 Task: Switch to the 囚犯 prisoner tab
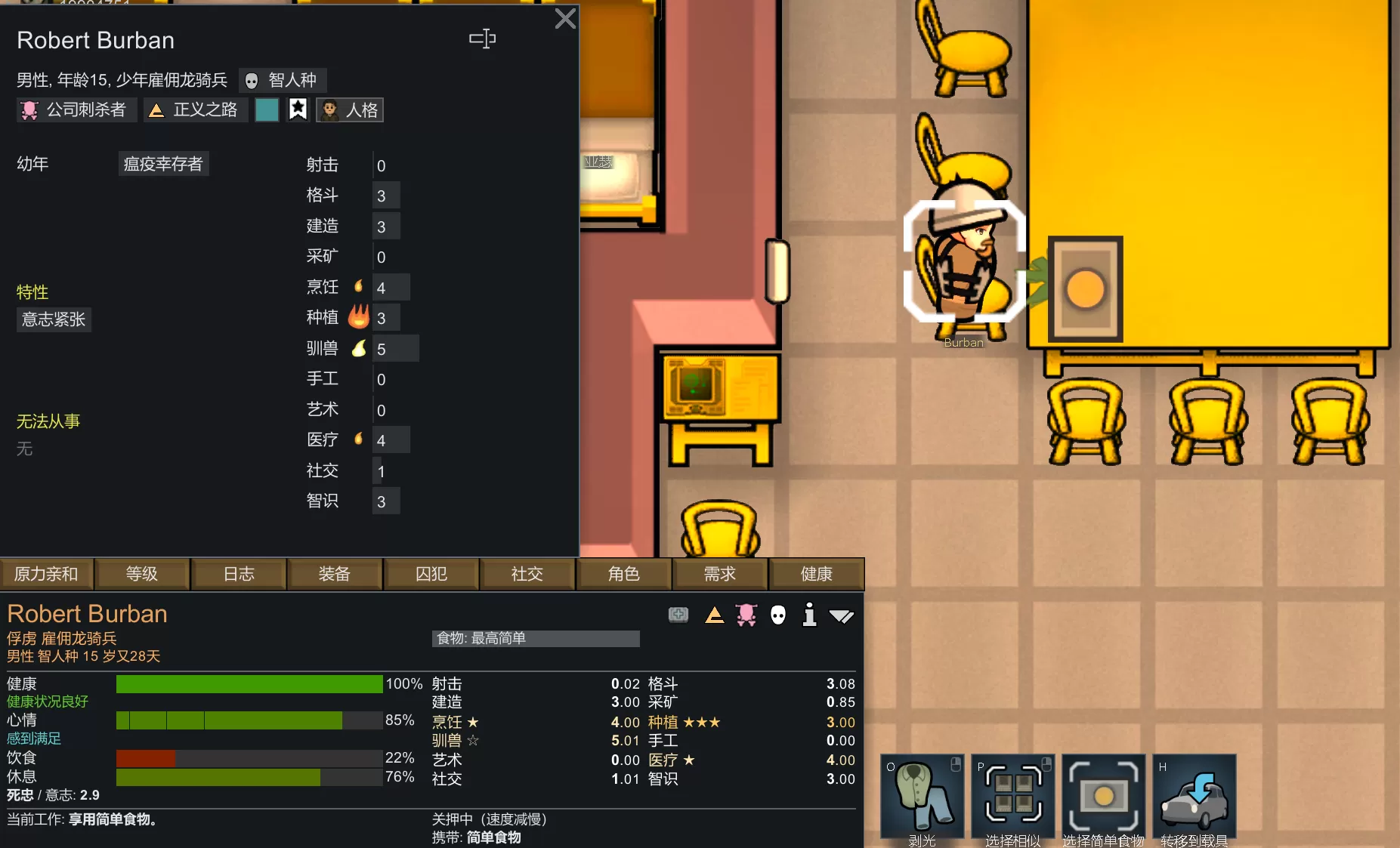[431, 574]
